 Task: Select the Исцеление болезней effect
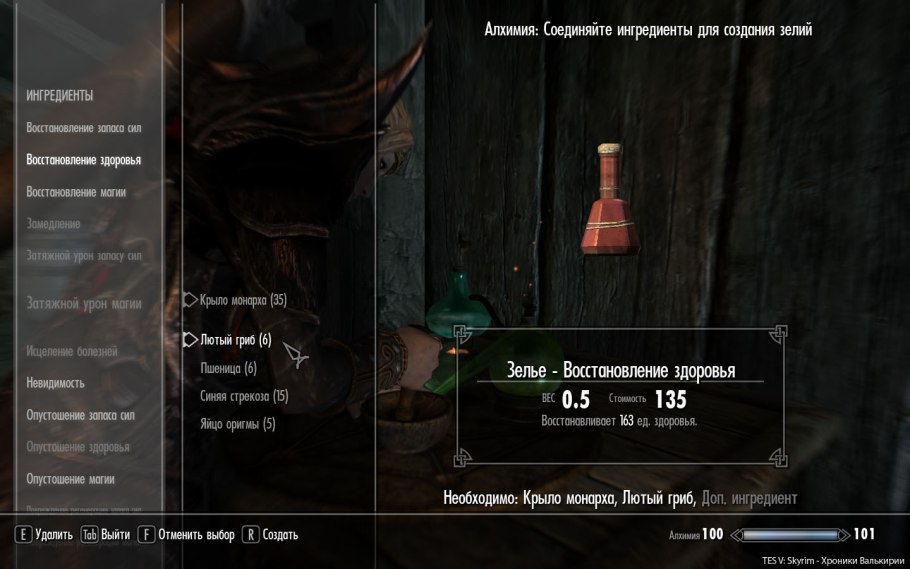(x=72, y=352)
